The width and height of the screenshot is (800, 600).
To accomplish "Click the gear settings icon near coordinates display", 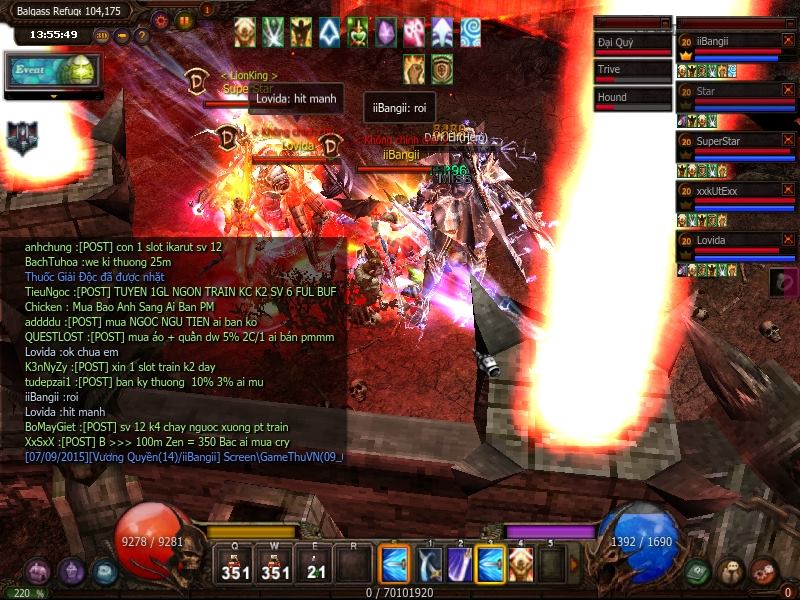I will click(x=161, y=19).
